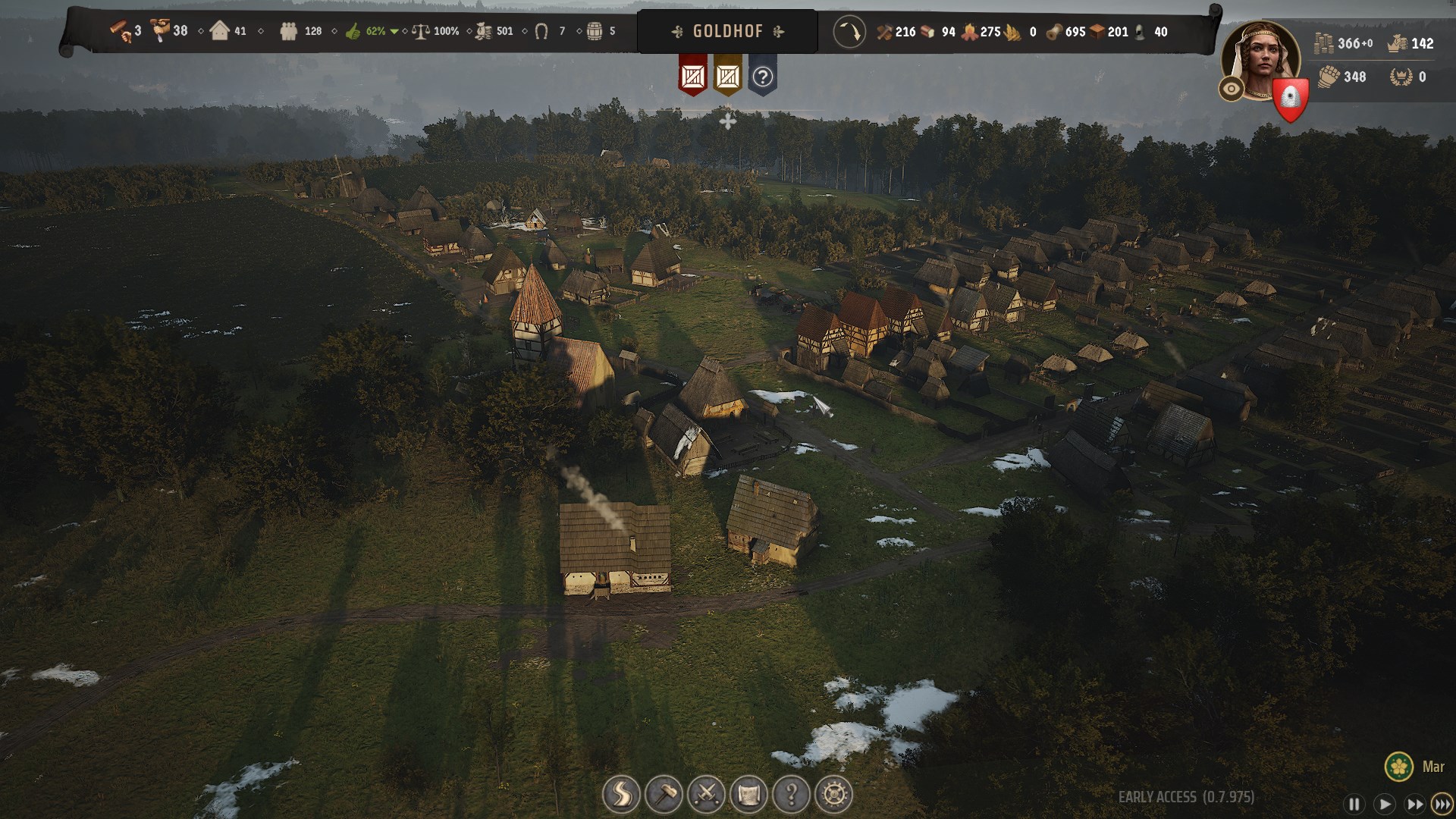Open the crossed swords army panel
The image size is (1456, 819).
tap(706, 794)
